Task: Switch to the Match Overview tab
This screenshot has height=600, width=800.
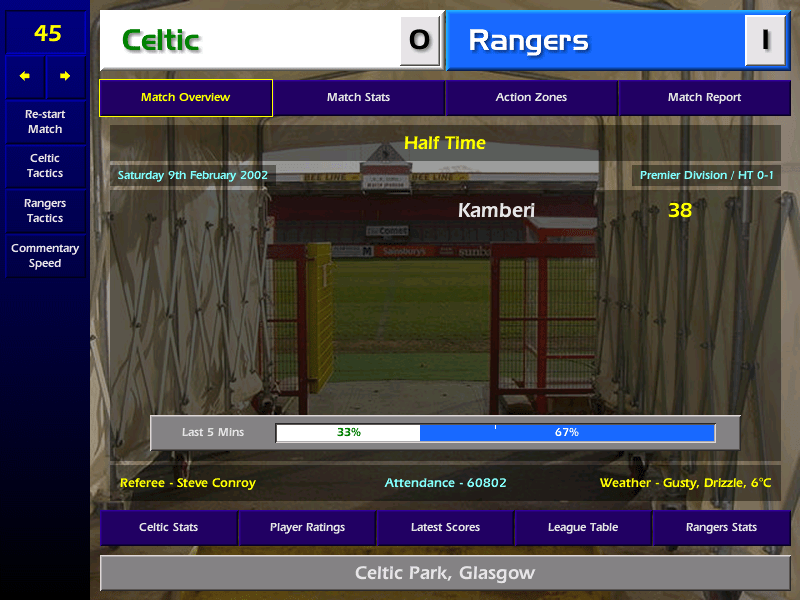Action: [186, 98]
